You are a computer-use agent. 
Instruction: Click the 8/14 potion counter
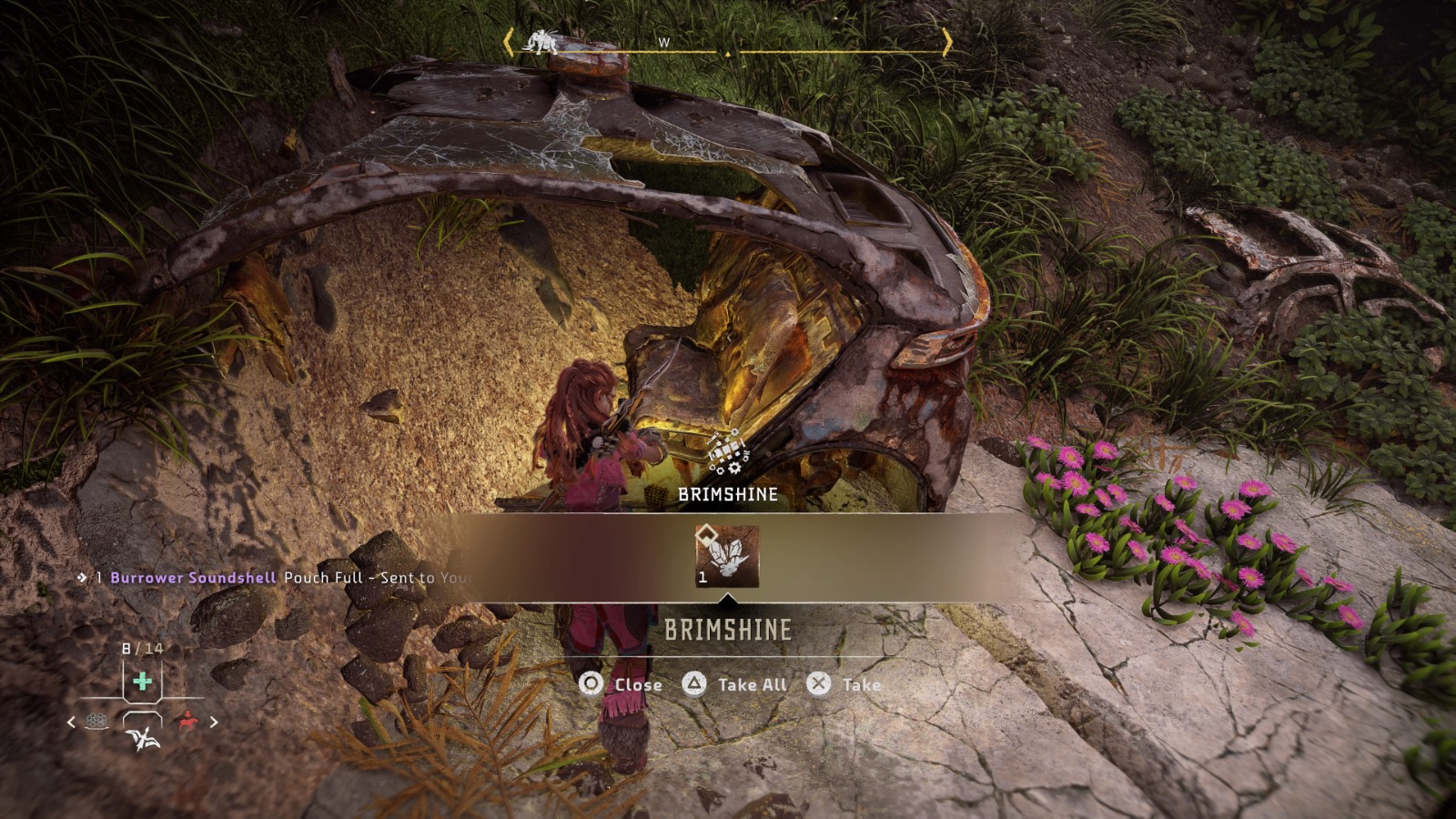[x=141, y=648]
